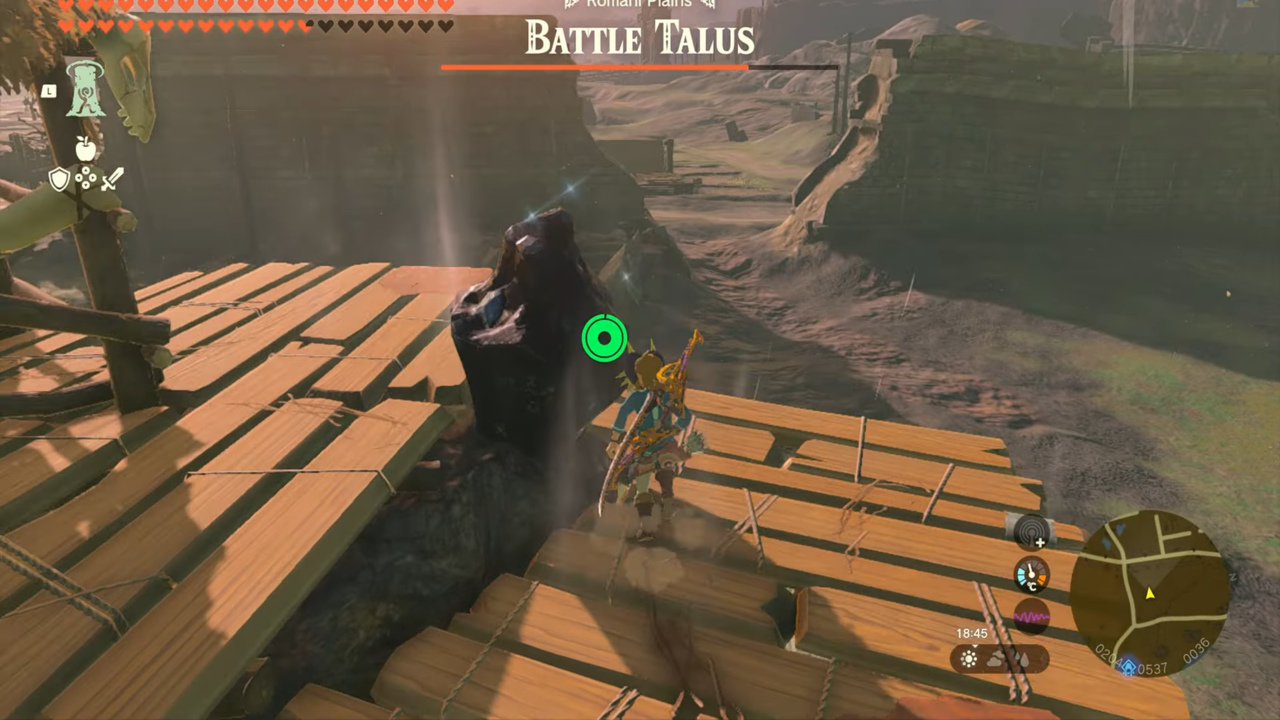Expand the L button prompt
1280x720 pixels.
[x=49, y=91]
